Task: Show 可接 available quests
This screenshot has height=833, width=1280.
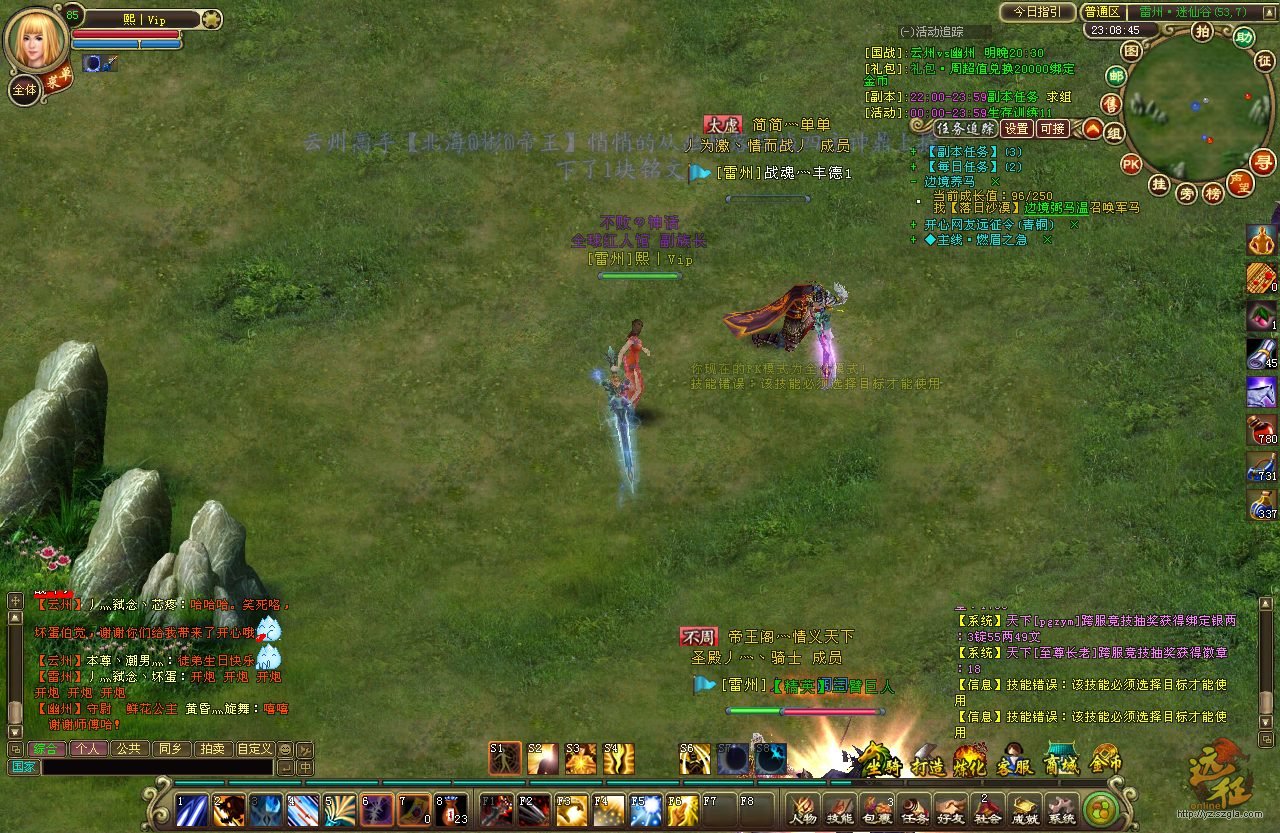Action: (1052, 128)
